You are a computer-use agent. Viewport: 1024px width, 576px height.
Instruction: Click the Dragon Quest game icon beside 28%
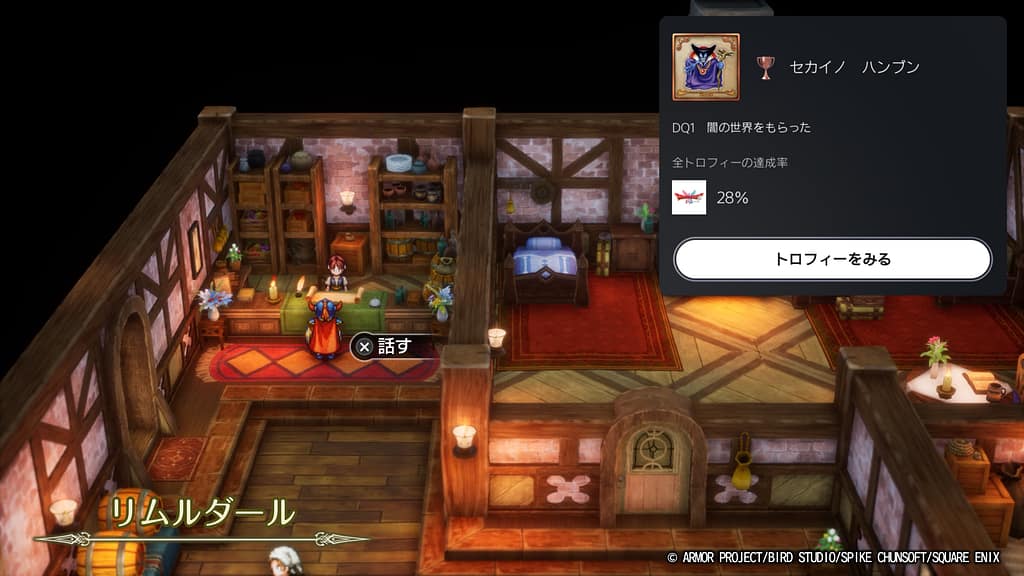689,197
